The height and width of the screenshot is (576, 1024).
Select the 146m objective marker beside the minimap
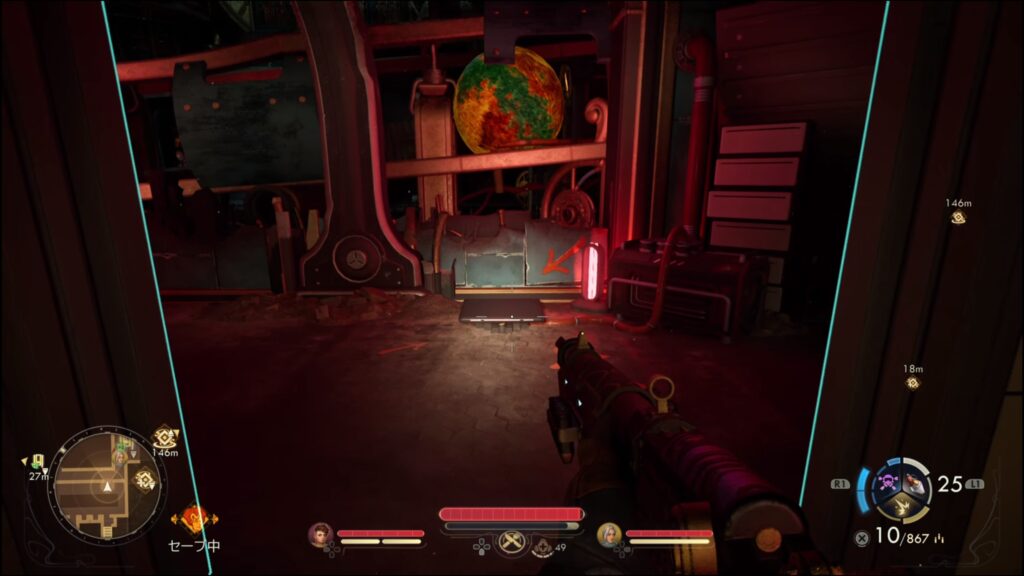pos(165,436)
